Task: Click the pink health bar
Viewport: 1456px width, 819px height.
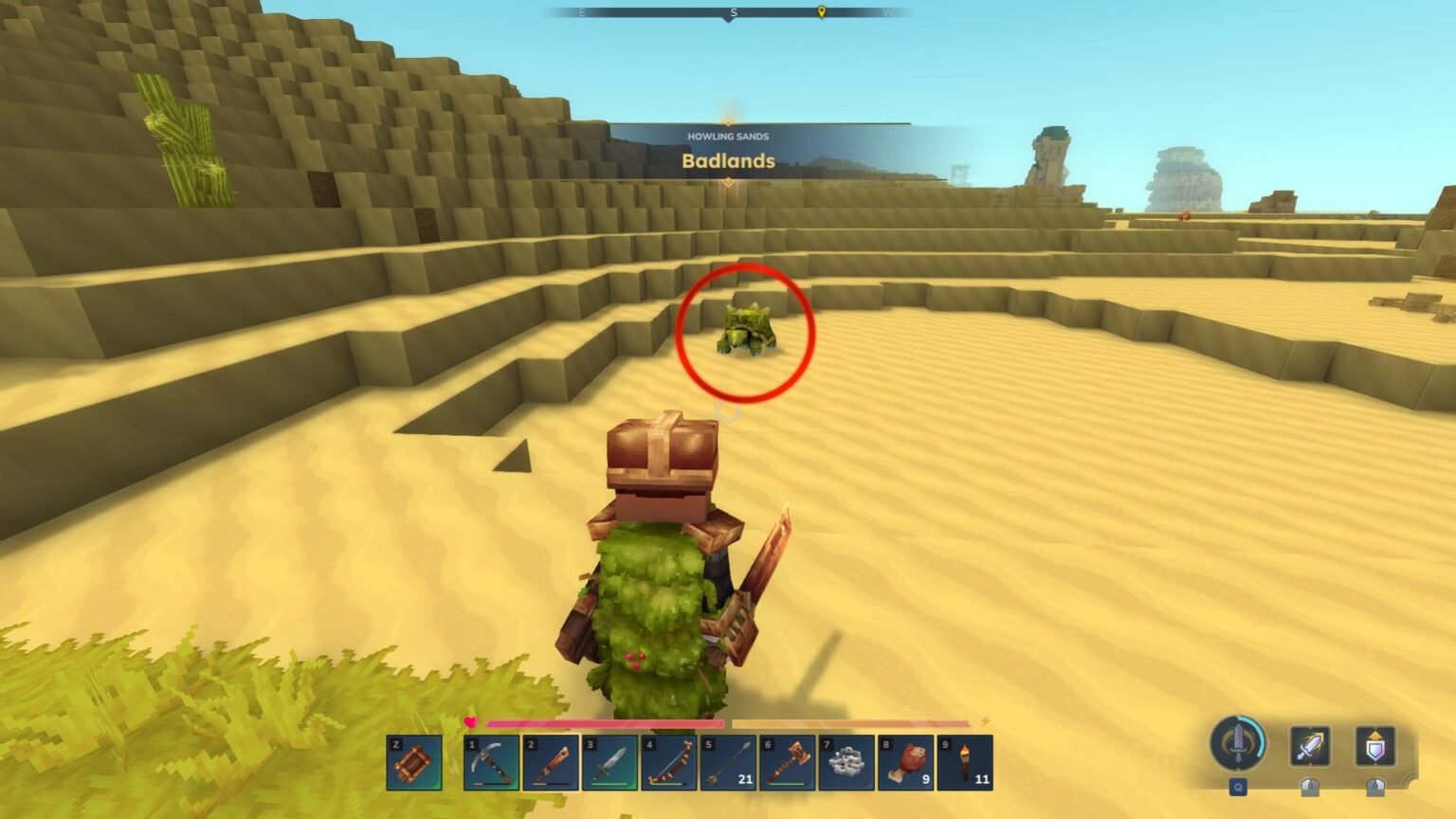Action: [x=607, y=722]
